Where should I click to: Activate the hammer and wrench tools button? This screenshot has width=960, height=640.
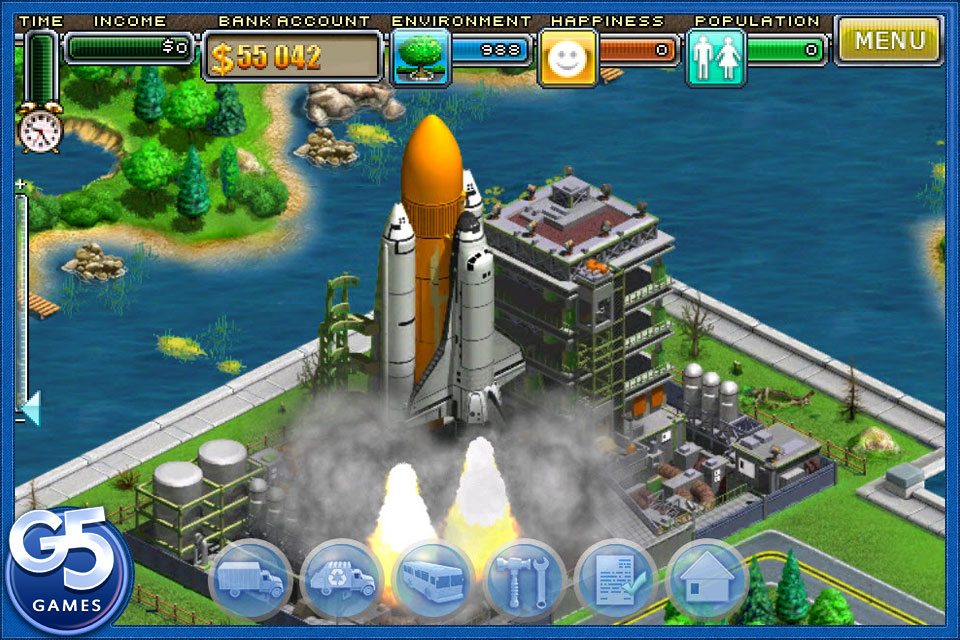[x=524, y=580]
